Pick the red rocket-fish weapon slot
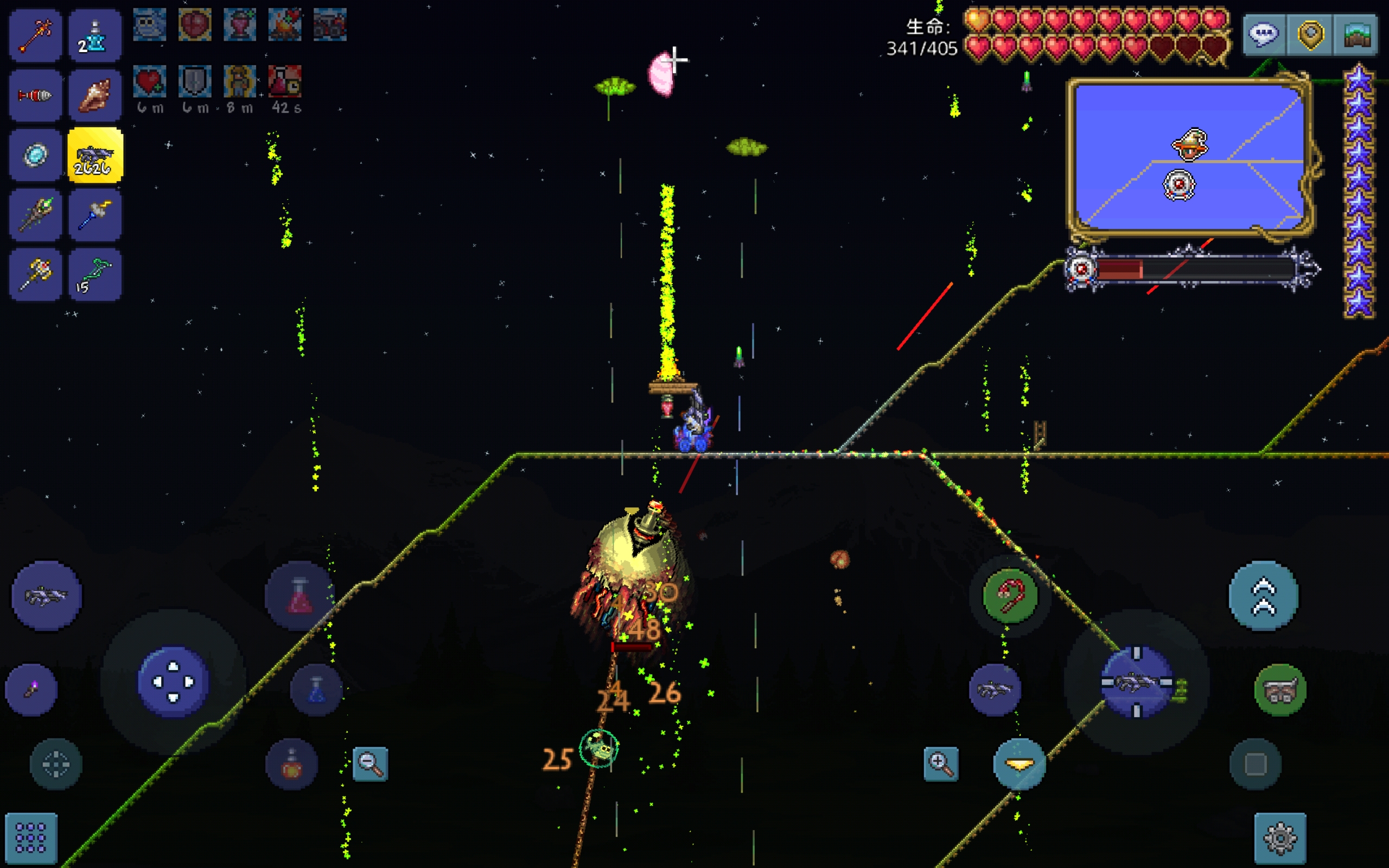The width and height of the screenshot is (1389, 868). [x=35, y=95]
